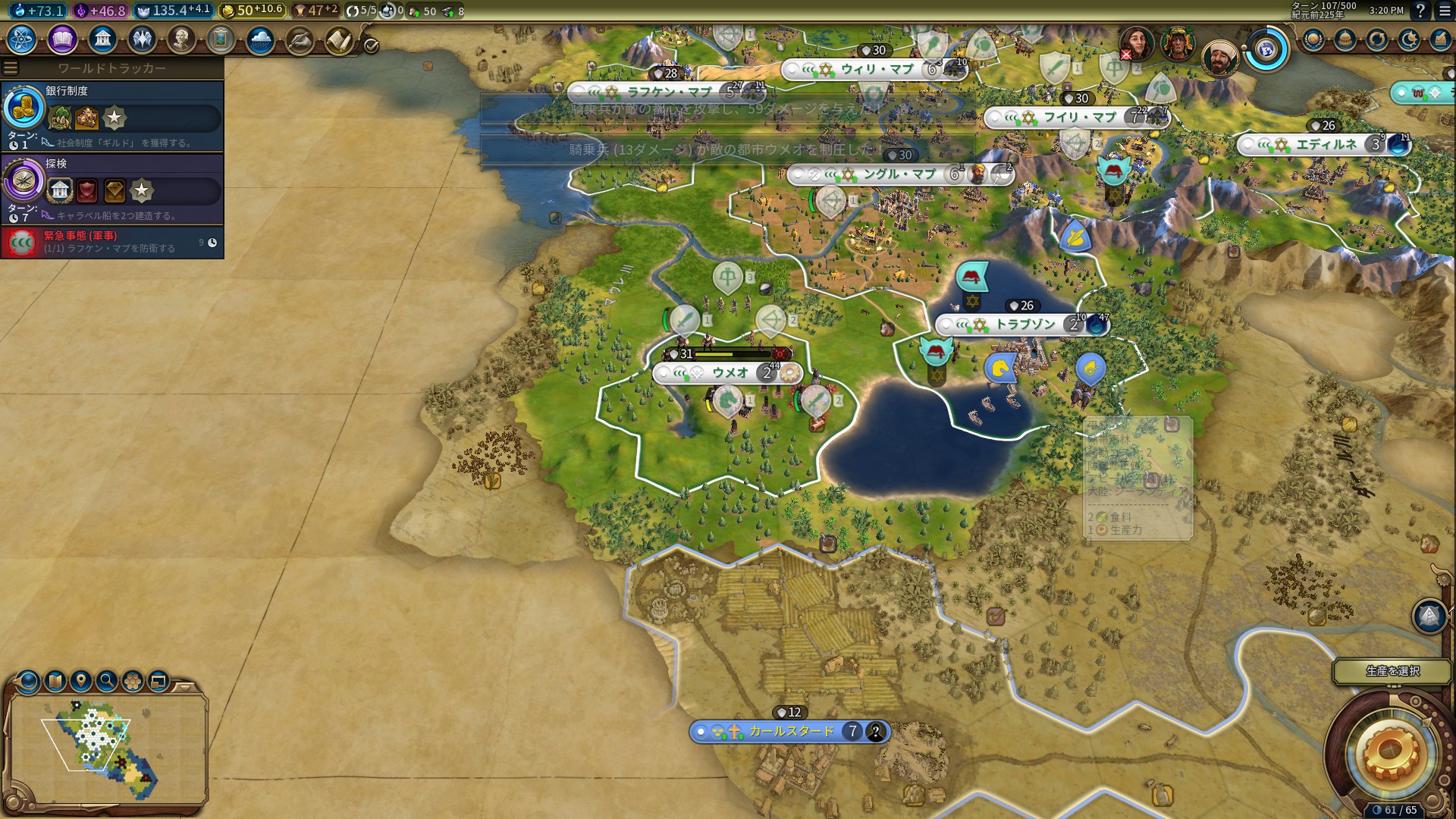This screenshot has width=1456, height=819.
Task: Open the map search magnifying glass
Action: (x=107, y=680)
